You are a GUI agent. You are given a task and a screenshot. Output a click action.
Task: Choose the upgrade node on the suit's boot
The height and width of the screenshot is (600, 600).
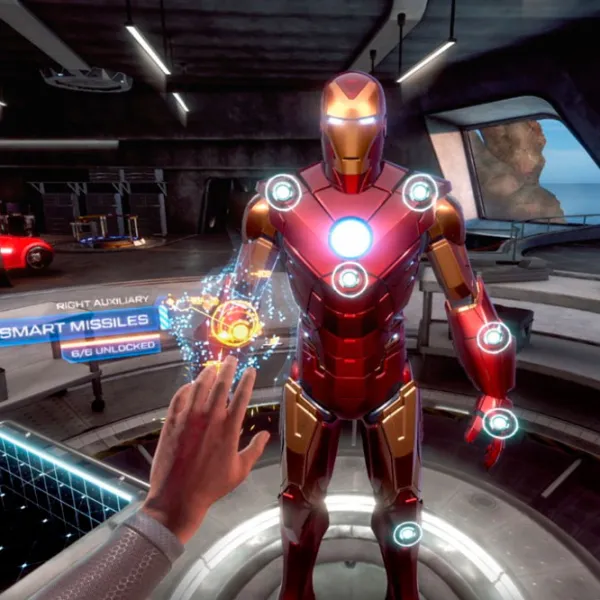tap(407, 533)
